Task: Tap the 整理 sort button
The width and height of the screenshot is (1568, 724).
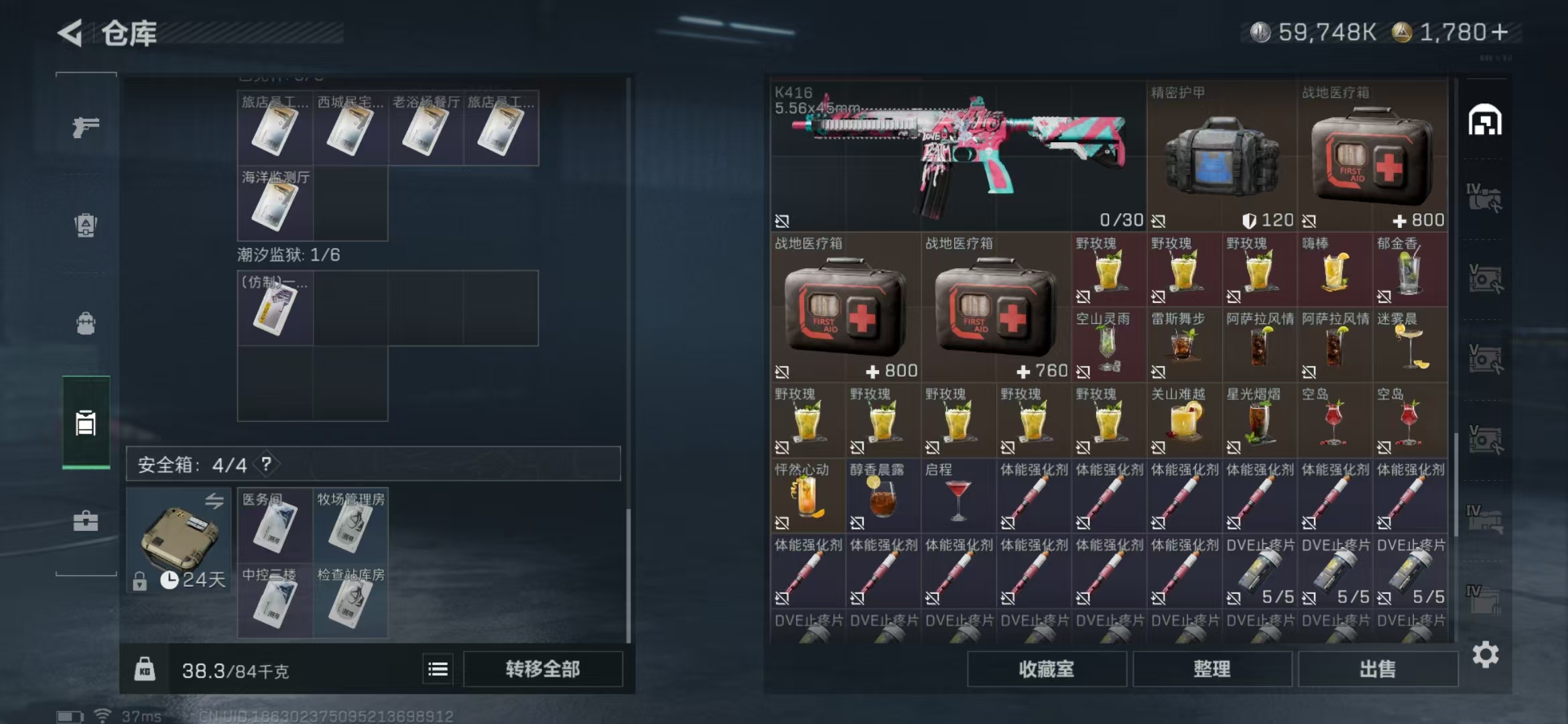Action: (1212, 669)
